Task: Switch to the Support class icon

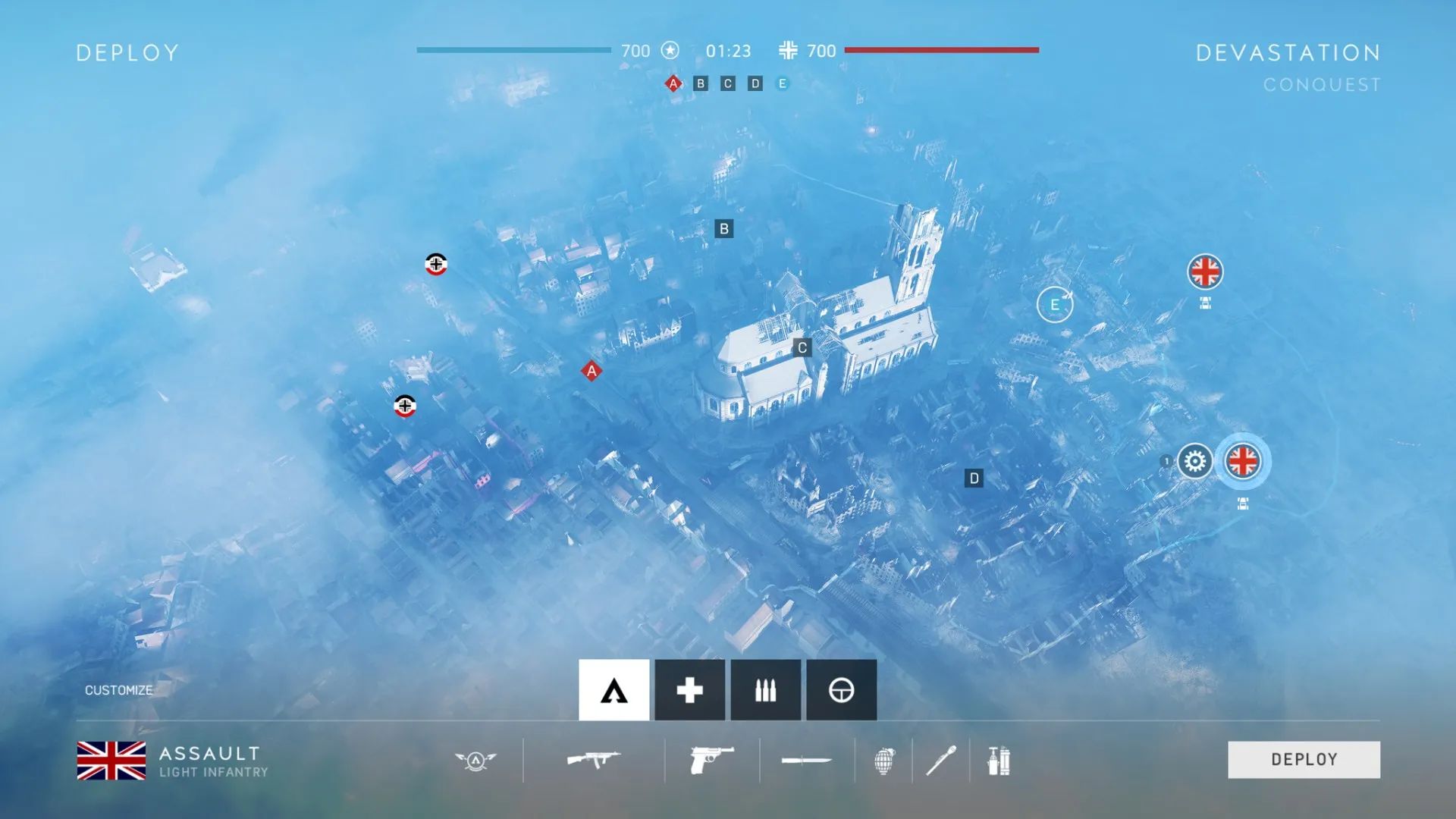Action: pos(764,689)
